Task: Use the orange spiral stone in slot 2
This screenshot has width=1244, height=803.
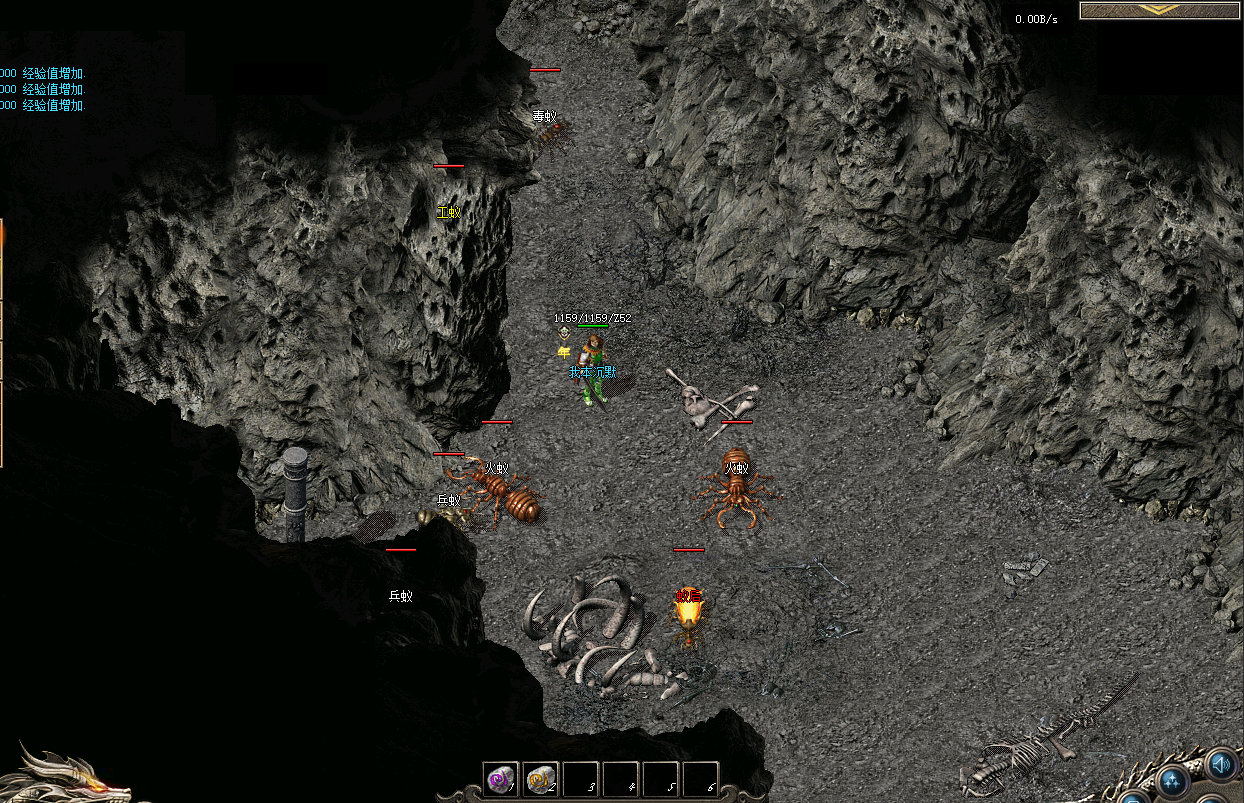Action: point(540,779)
